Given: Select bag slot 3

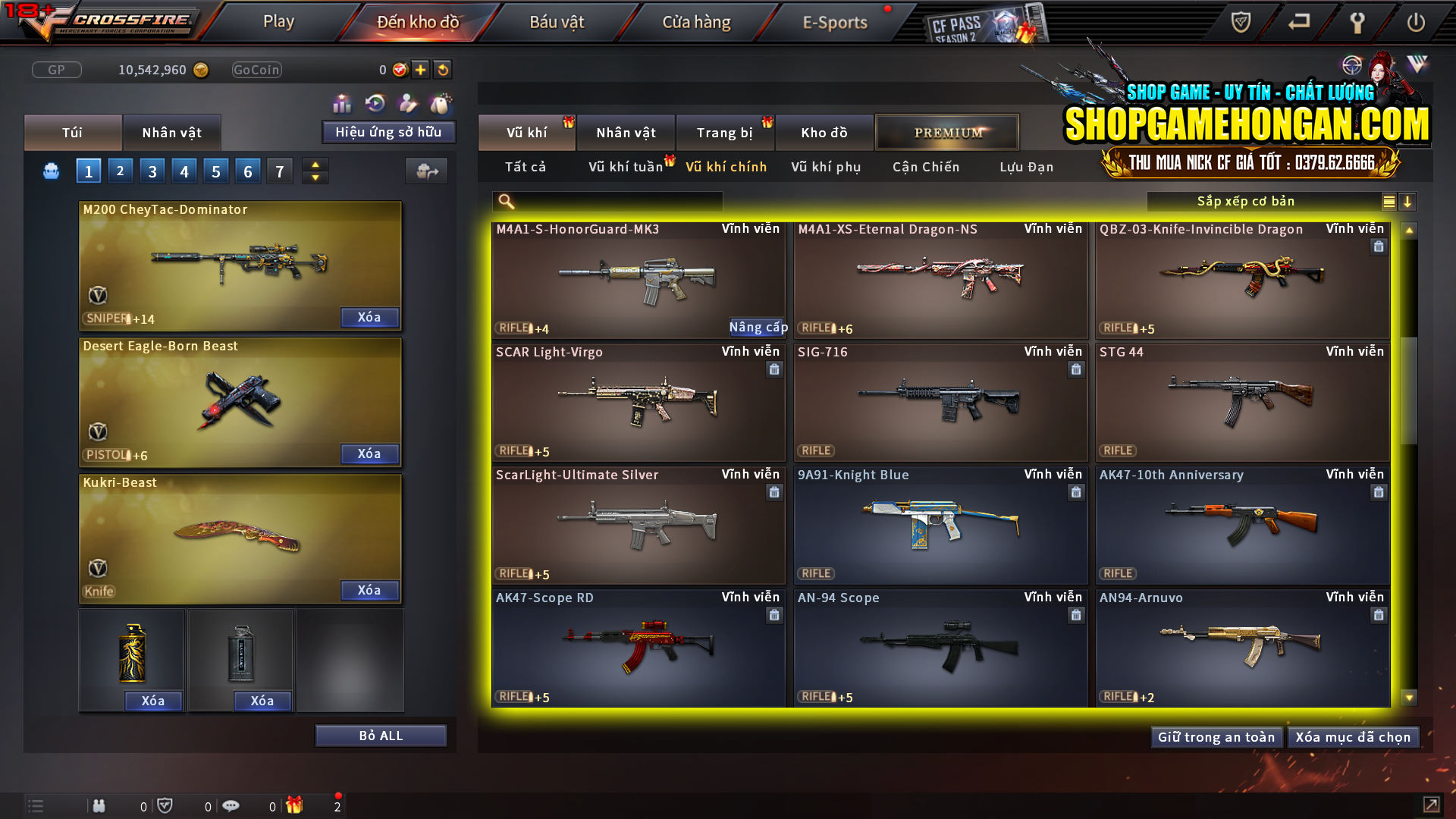Looking at the screenshot, I should [152, 171].
